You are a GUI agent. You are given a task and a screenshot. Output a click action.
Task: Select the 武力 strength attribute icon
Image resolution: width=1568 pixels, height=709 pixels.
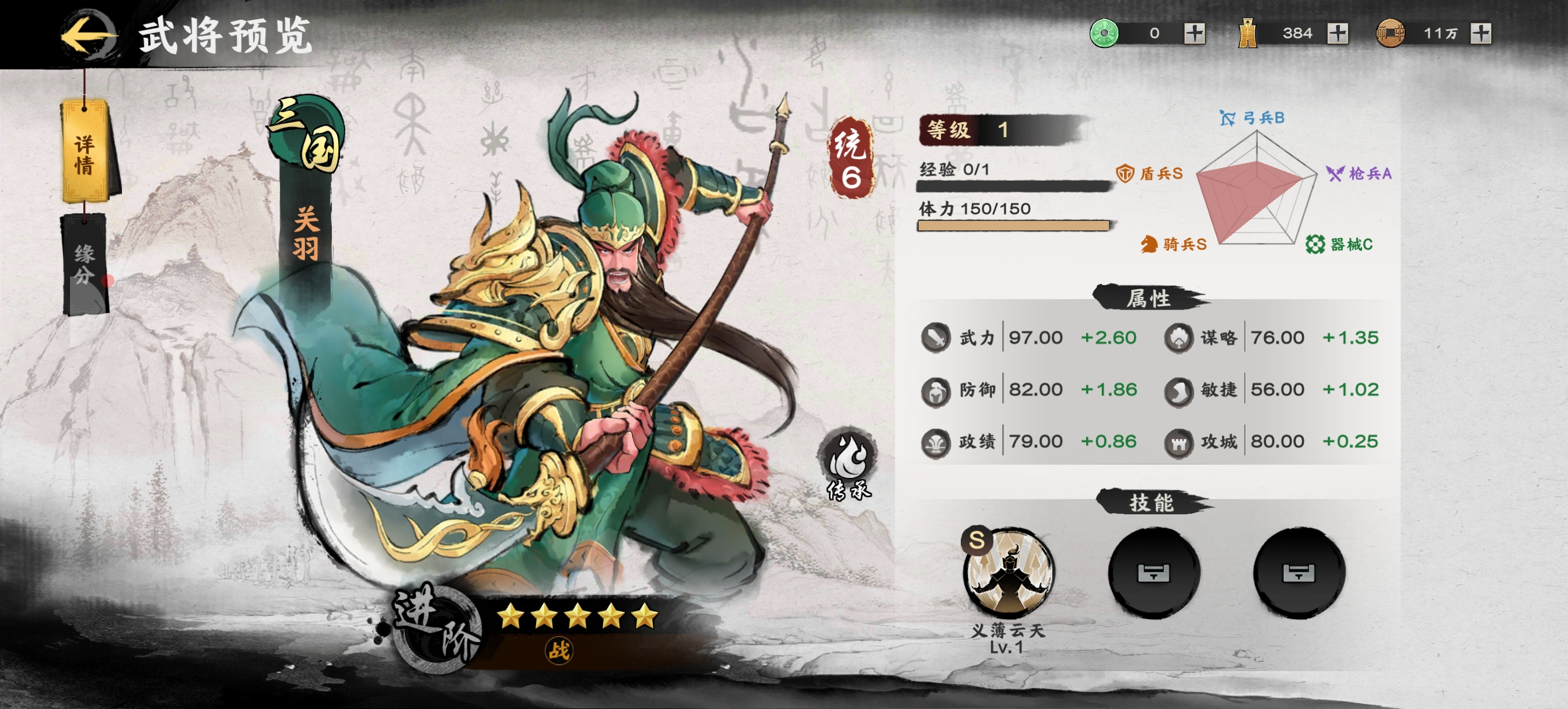click(936, 337)
